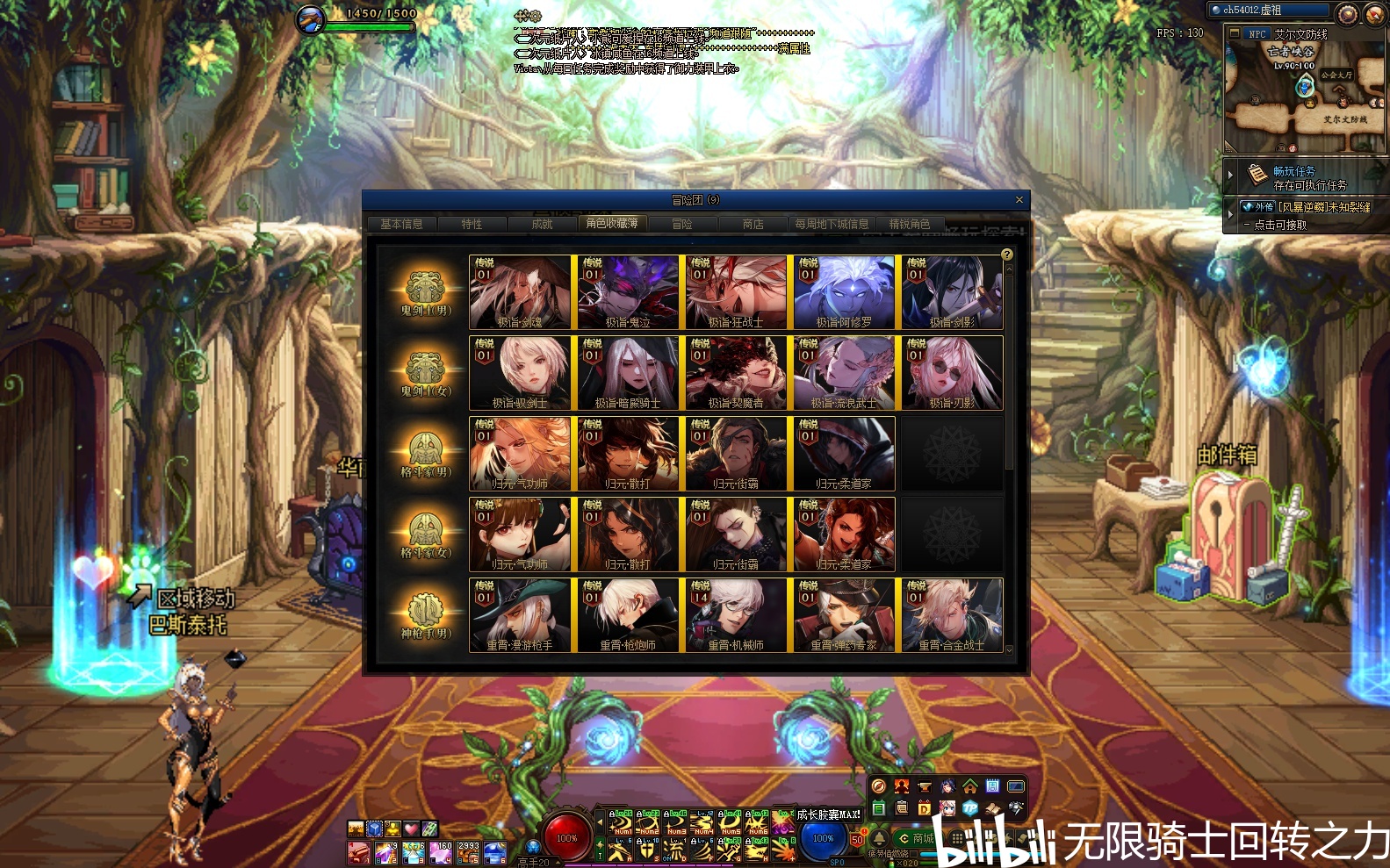Open the channel selector ch54012.虚祖
The width and height of the screenshot is (1390, 868).
(1270, 10)
